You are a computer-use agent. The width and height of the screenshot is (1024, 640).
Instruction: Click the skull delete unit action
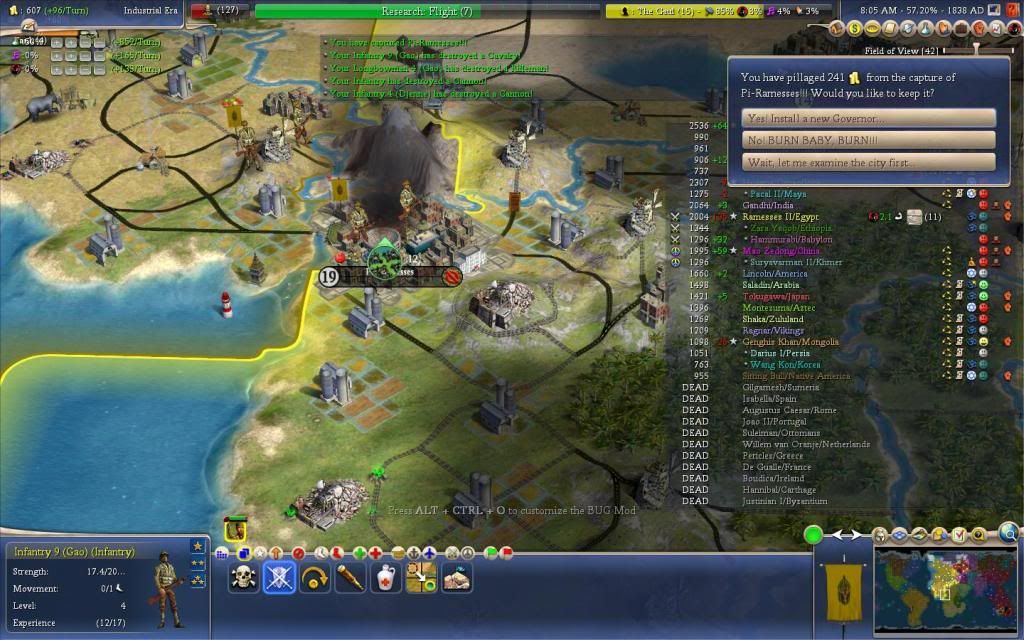(x=243, y=577)
